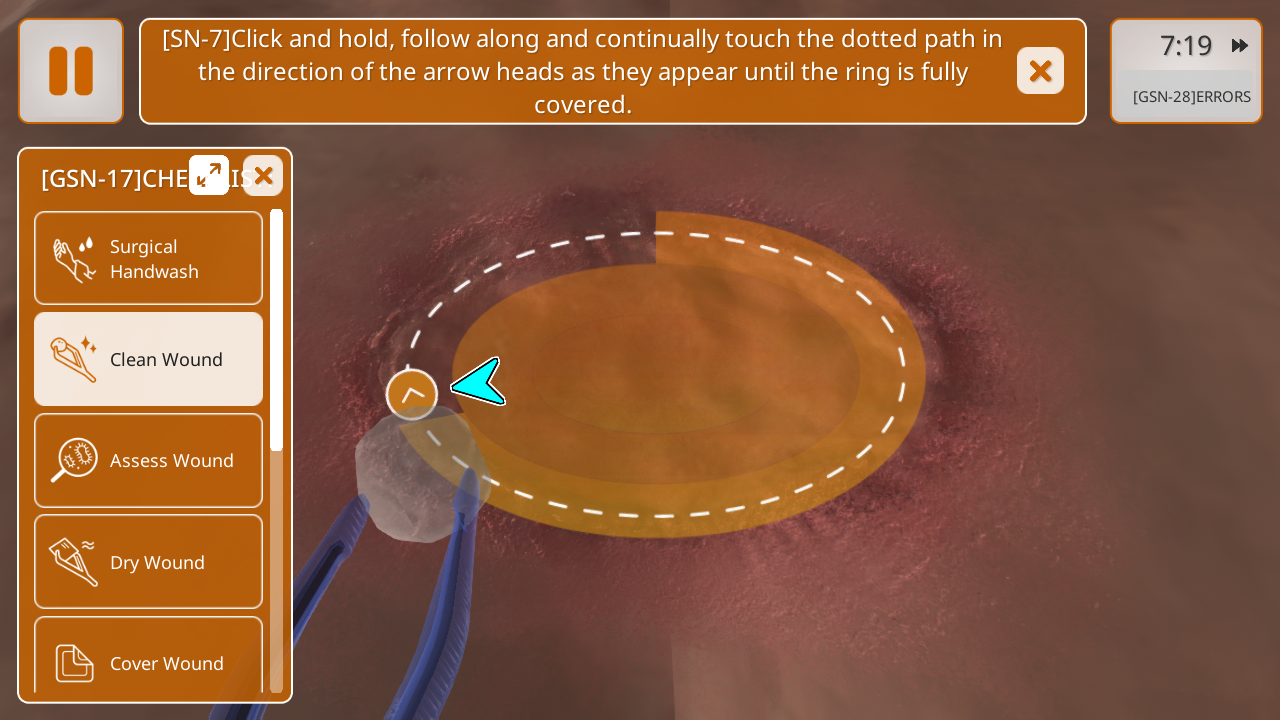Open the Dry Wound step

point(149,562)
